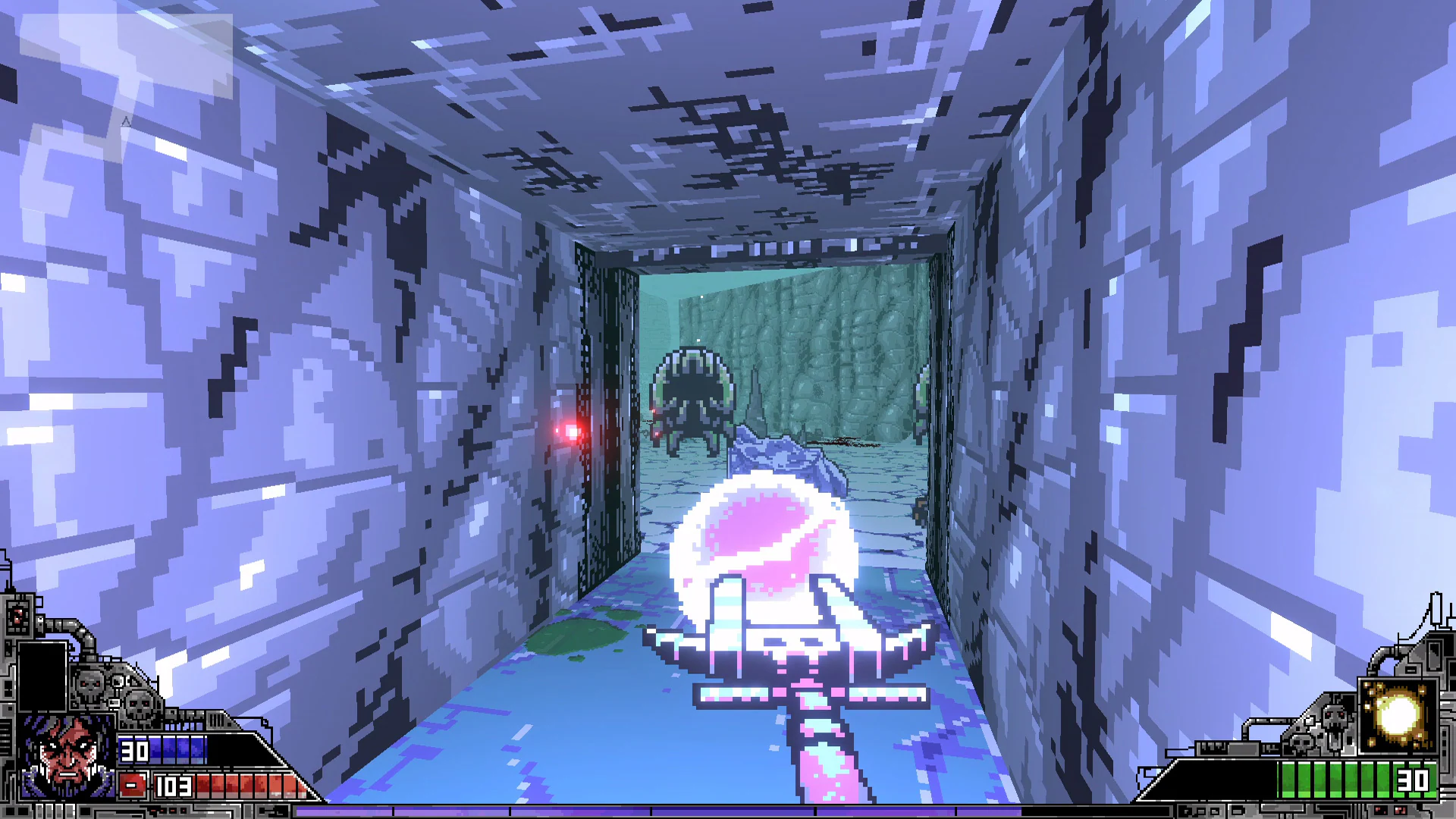Click the red indicator lights on the right HUD base

pyautogui.click(x=1389, y=808)
